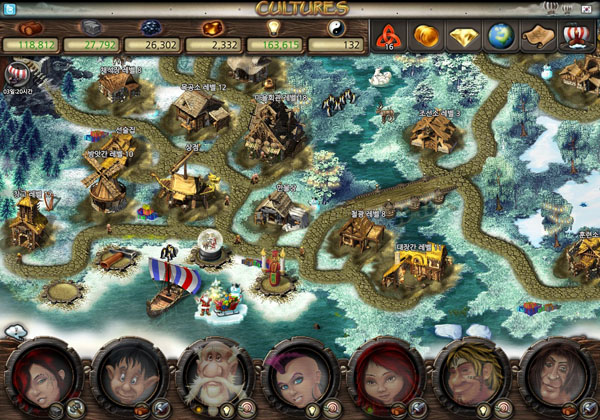The height and width of the screenshot is (420, 600).
Task: Open the speech bubble chat icon
Action: click(15, 331)
